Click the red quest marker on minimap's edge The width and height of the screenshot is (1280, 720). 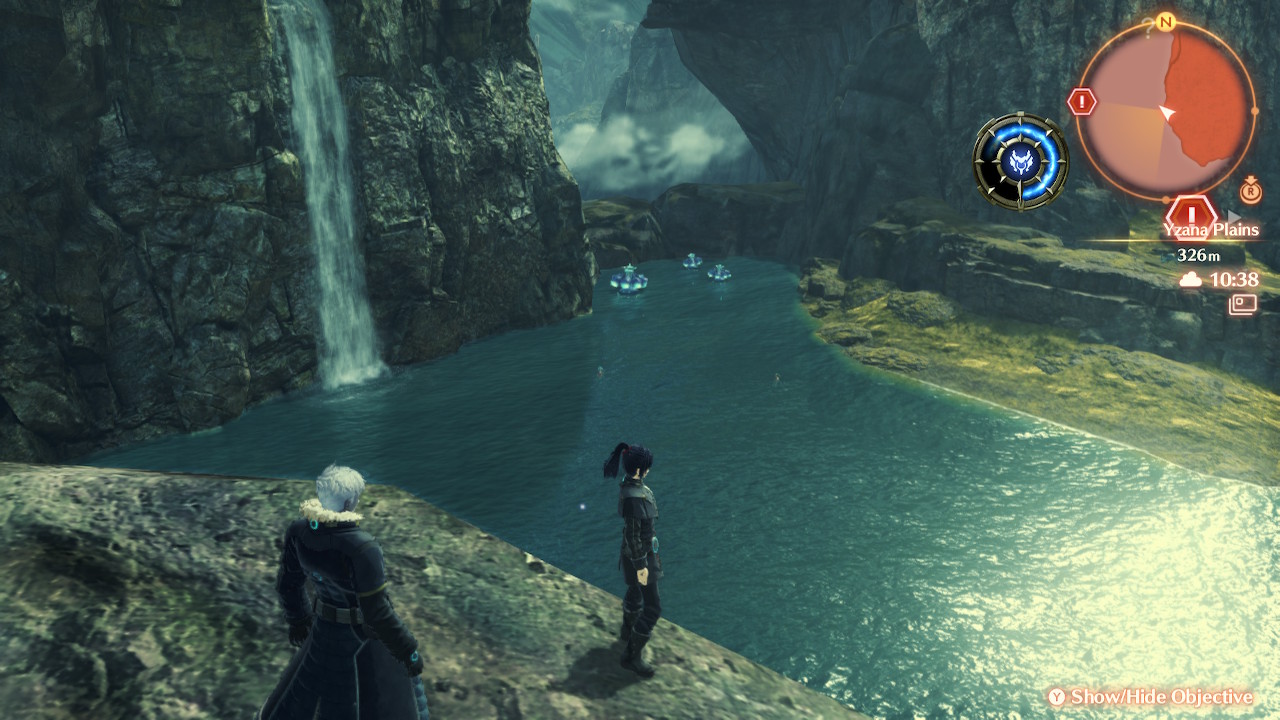1083,101
